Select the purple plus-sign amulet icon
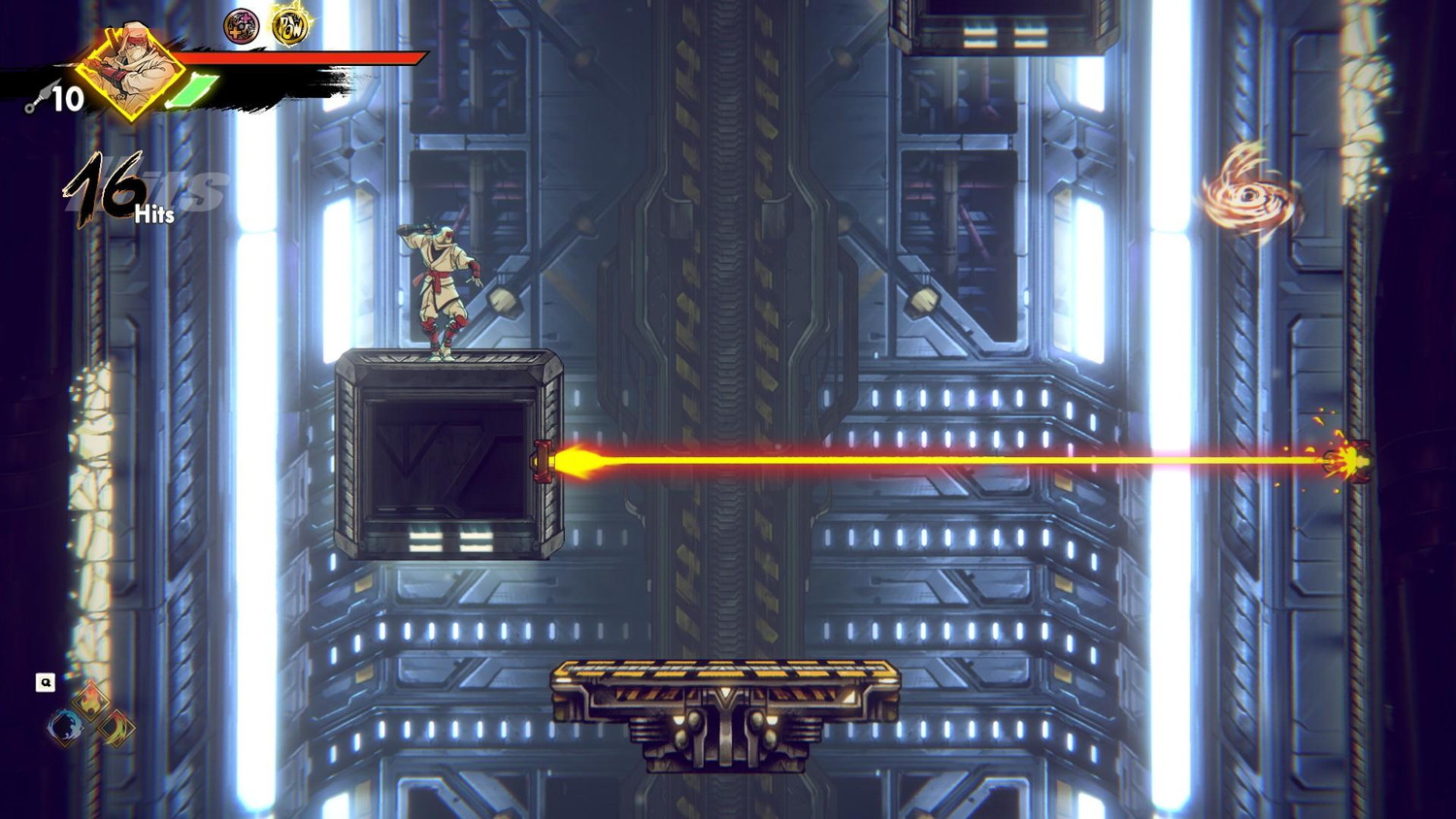Viewport: 1456px width, 819px height. point(241,26)
